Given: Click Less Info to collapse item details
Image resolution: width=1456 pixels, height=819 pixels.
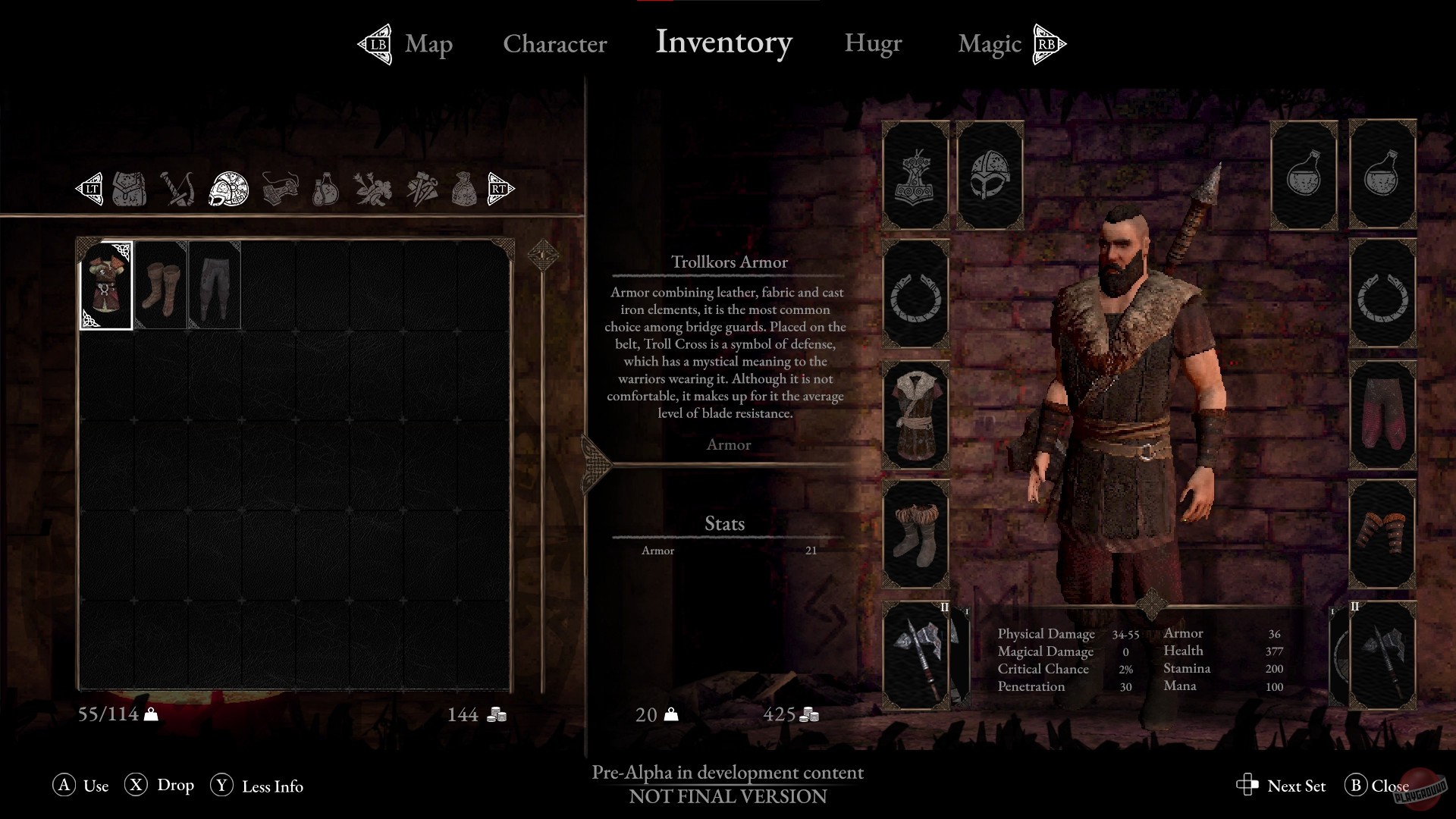Looking at the screenshot, I should coord(256,786).
